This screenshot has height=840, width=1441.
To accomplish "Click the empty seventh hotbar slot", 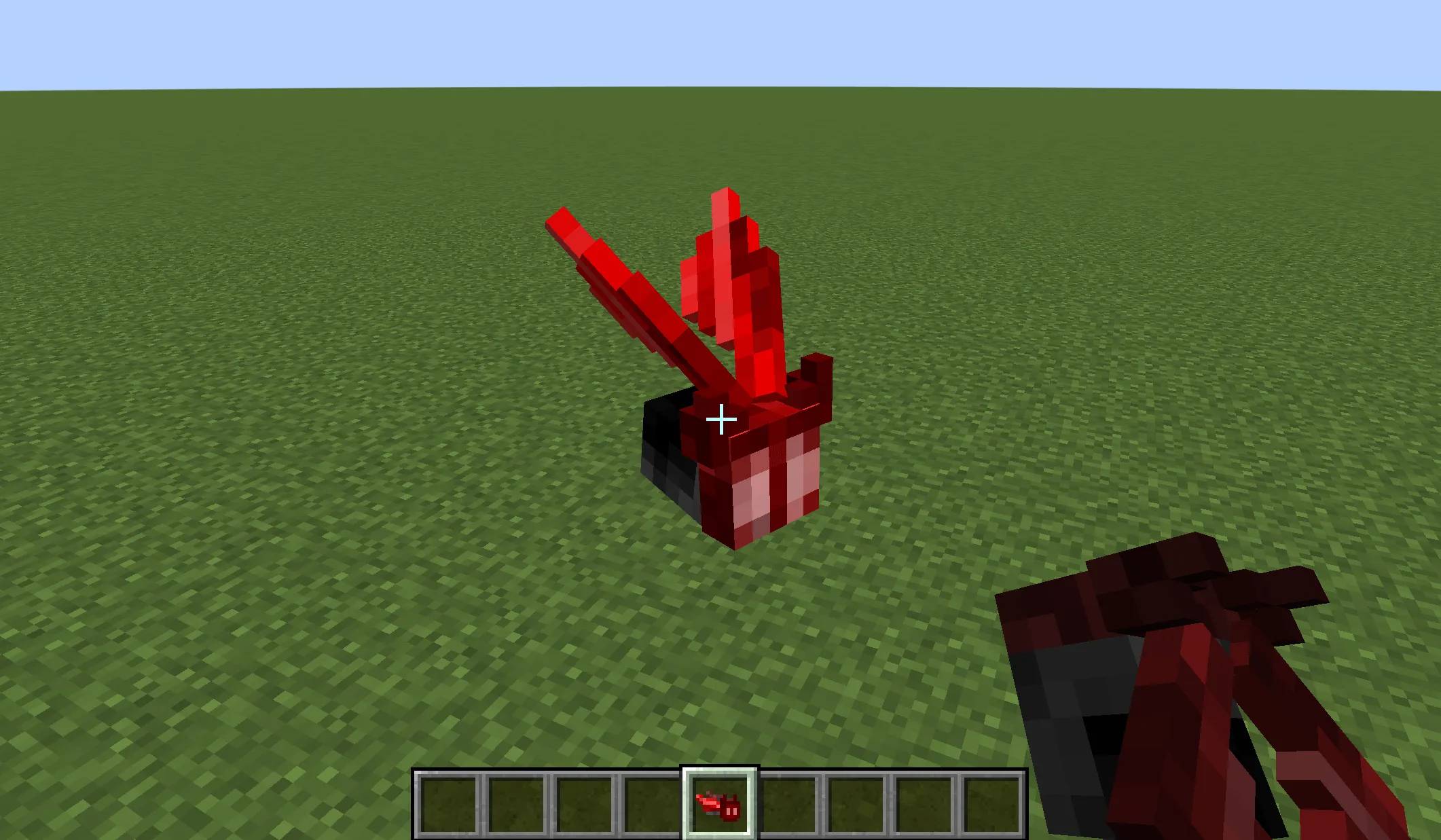I will 856,805.
